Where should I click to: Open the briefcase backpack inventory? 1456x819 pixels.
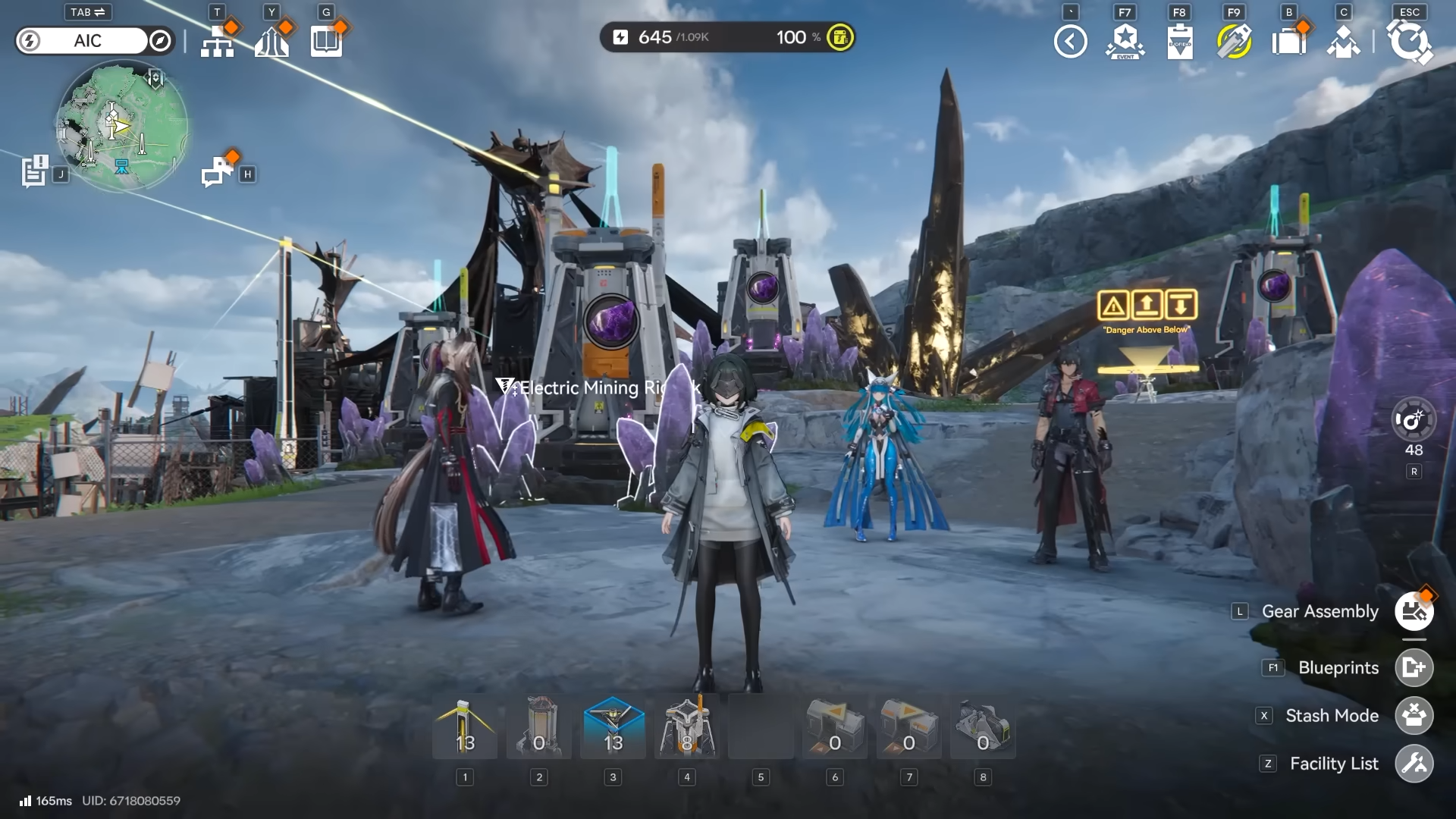[1288, 42]
